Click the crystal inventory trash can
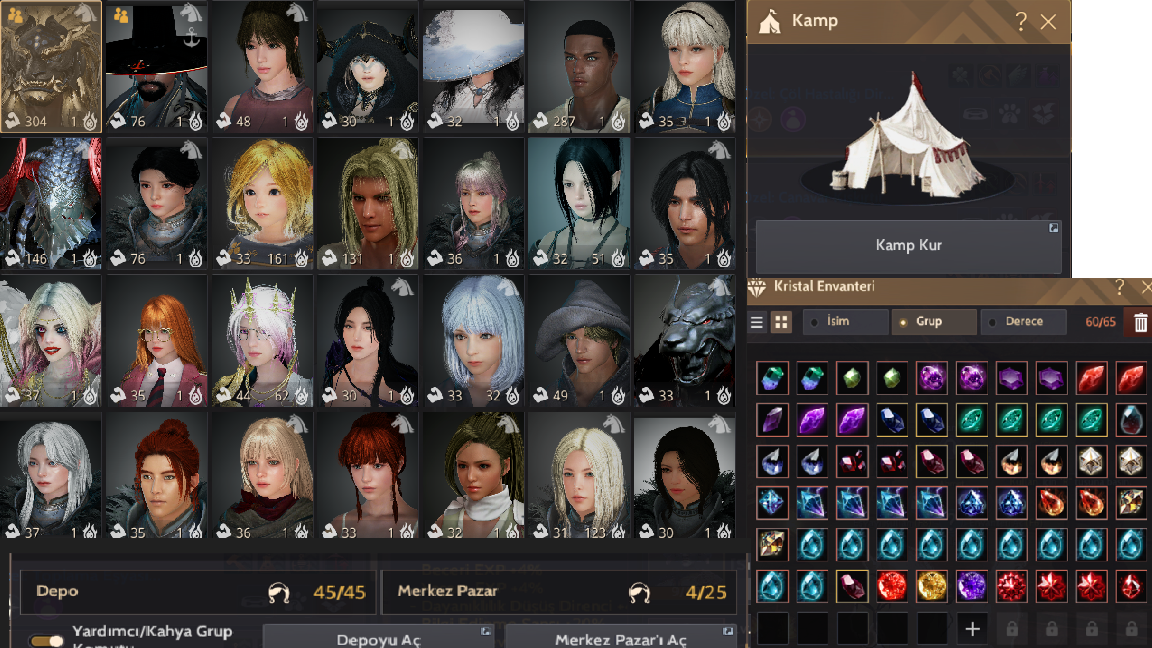Screen dimensions: 1152x648 [1140, 322]
